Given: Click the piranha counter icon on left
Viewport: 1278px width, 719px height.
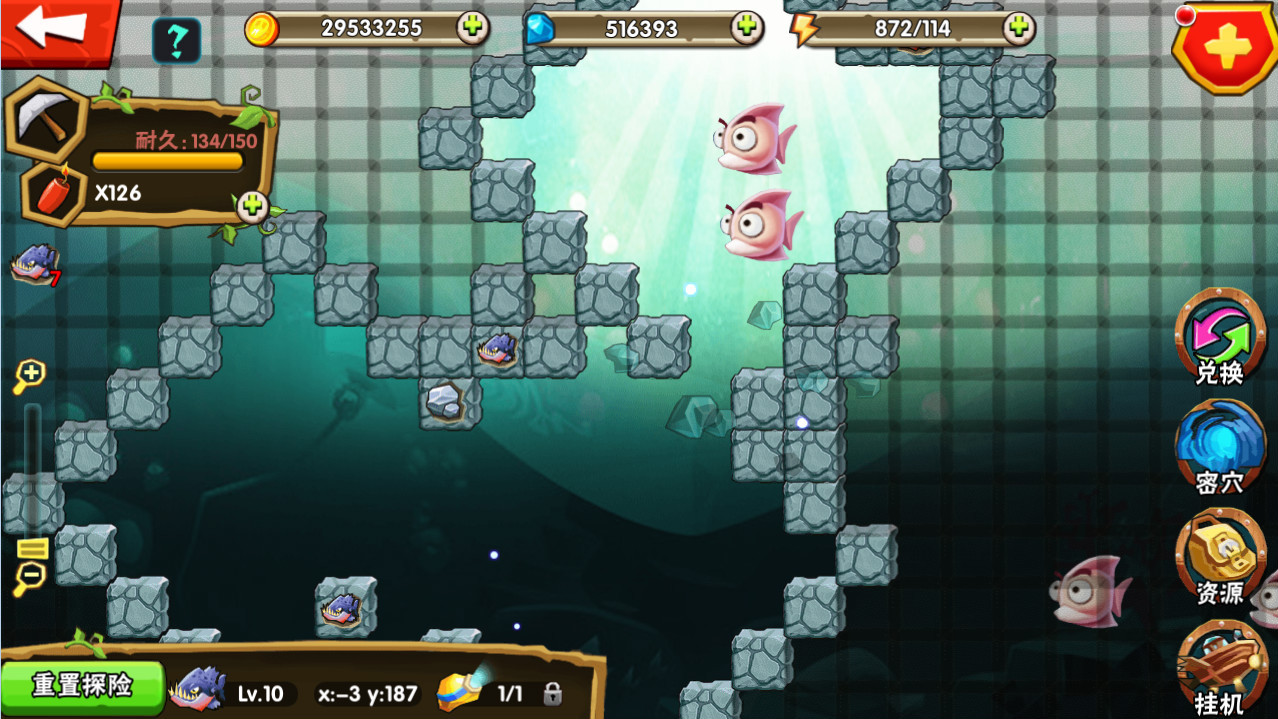Looking at the screenshot, I should coord(34,265).
